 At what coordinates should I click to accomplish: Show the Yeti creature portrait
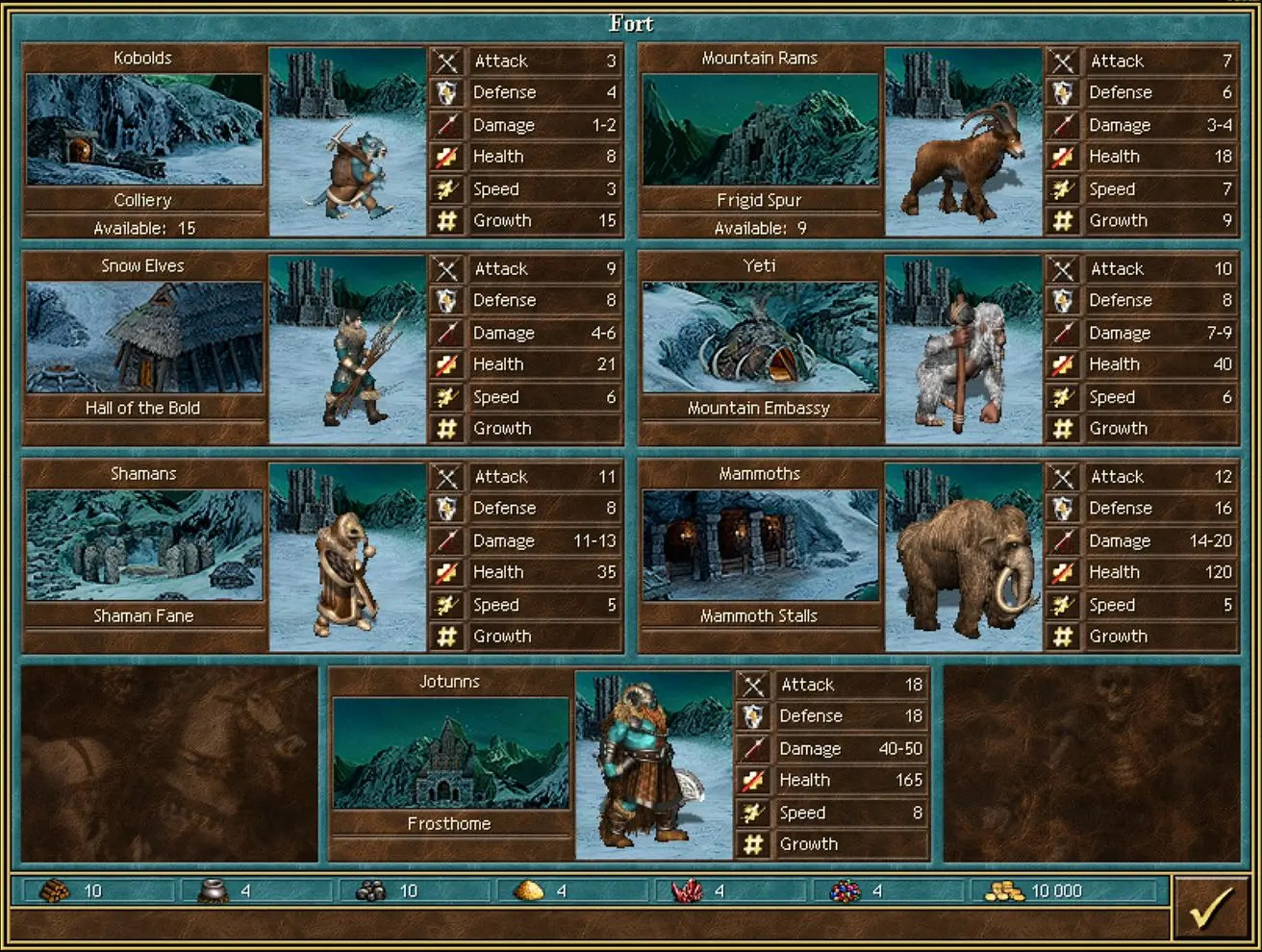click(x=963, y=350)
